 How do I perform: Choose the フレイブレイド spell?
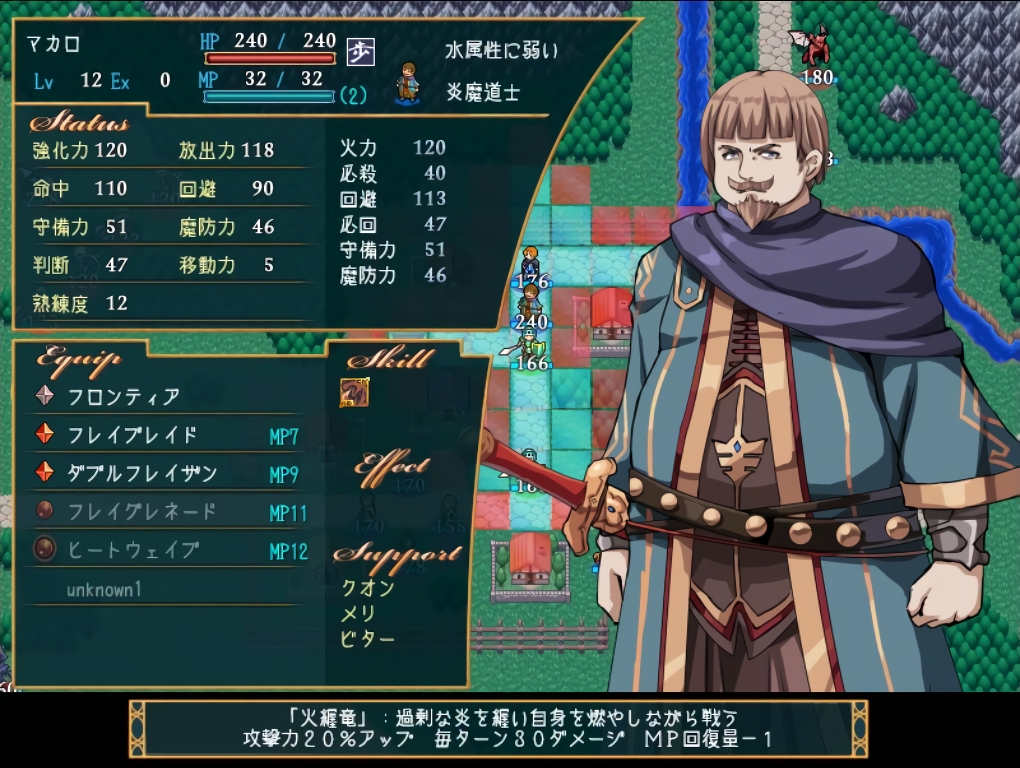[x=132, y=435]
